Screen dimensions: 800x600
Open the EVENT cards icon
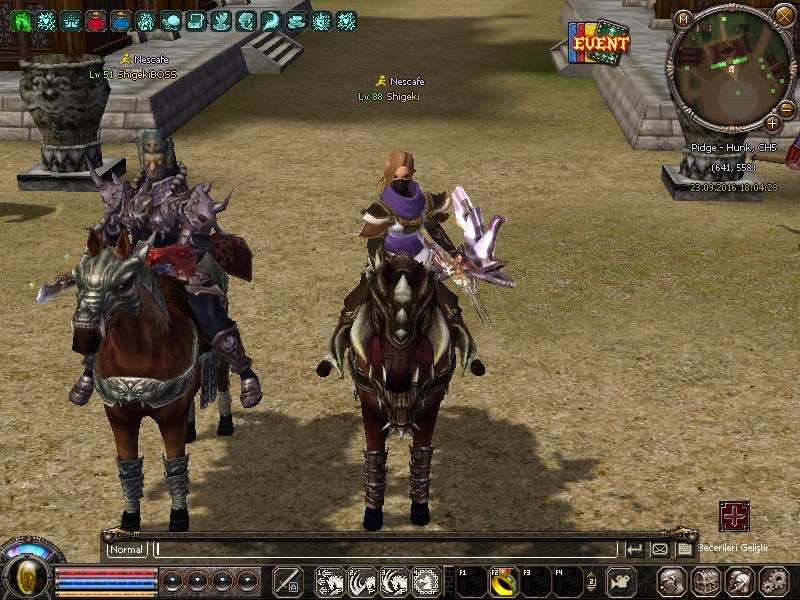[x=599, y=44]
